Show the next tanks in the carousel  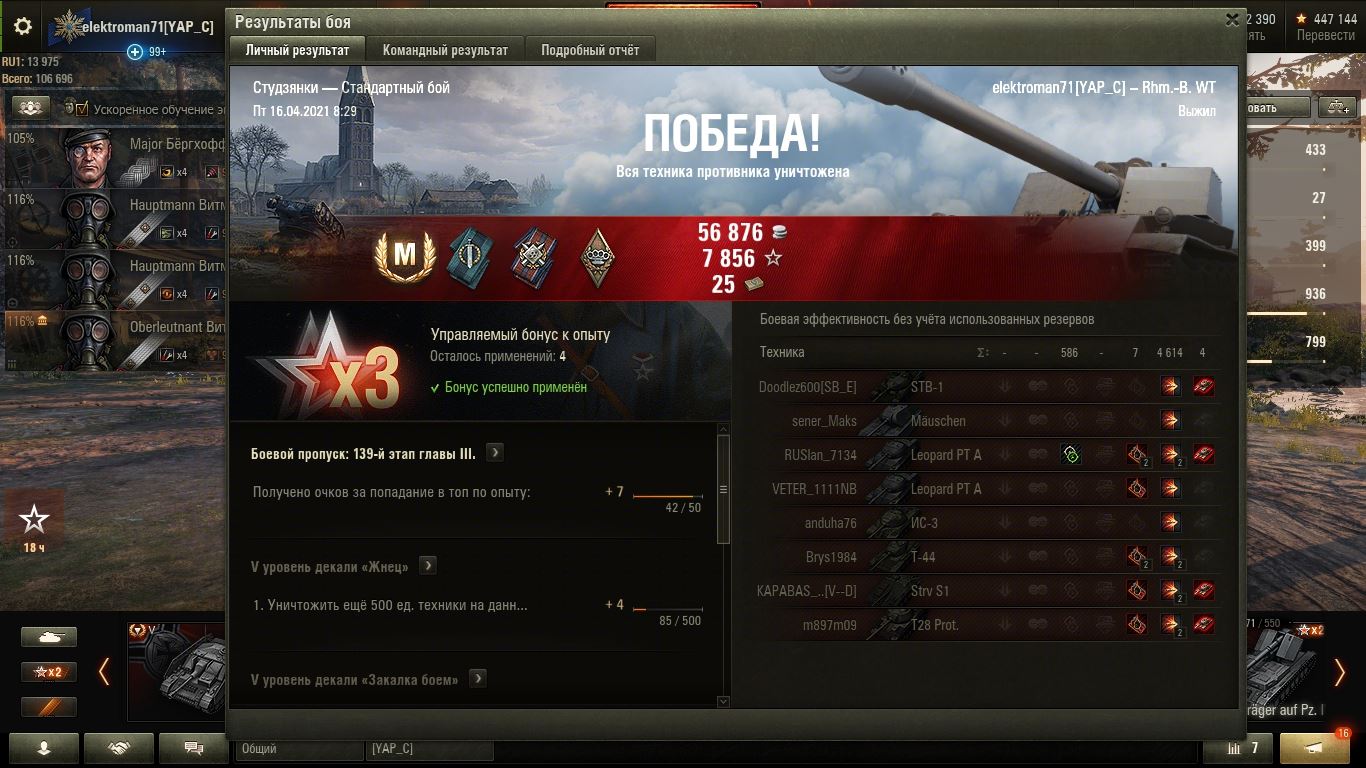[1340, 671]
